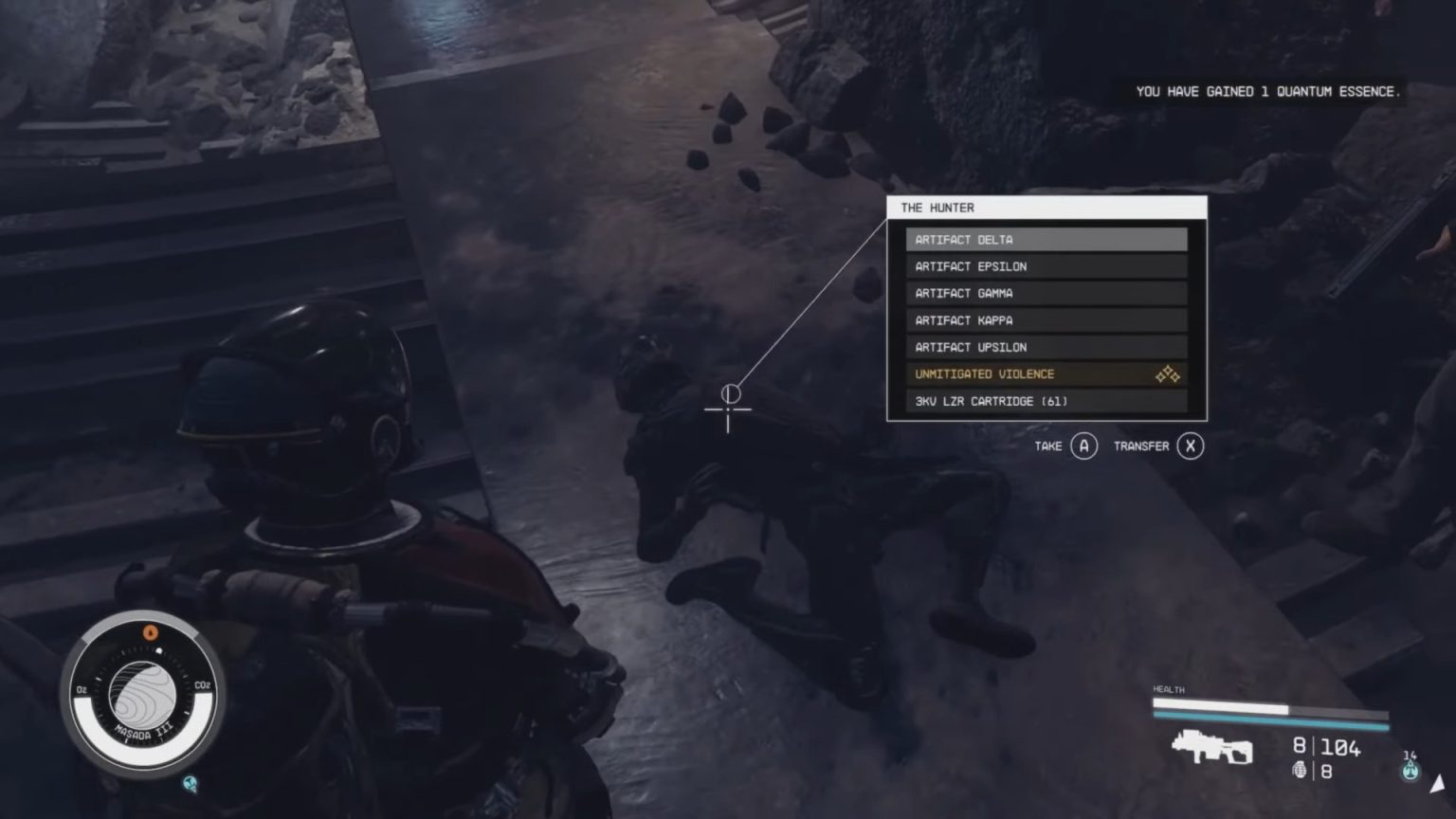Click the Quantum Essence gained notification text
Viewport: 1456px width, 819px height.
(x=1268, y=92)
